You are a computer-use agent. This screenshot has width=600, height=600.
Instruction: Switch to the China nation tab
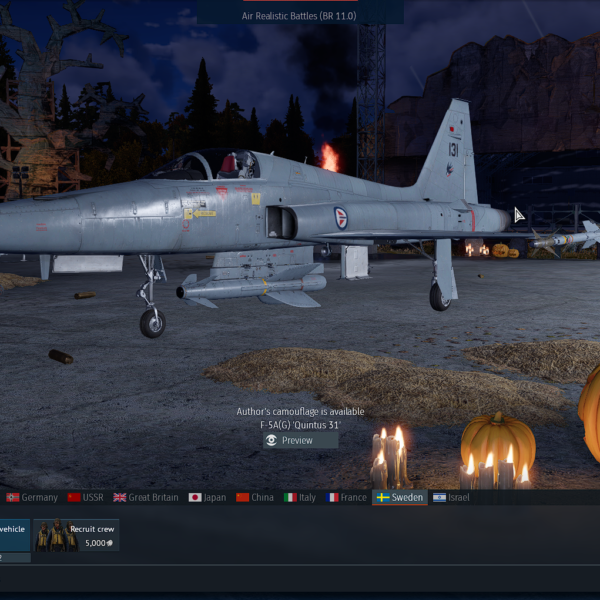click(x=255, y=497)
